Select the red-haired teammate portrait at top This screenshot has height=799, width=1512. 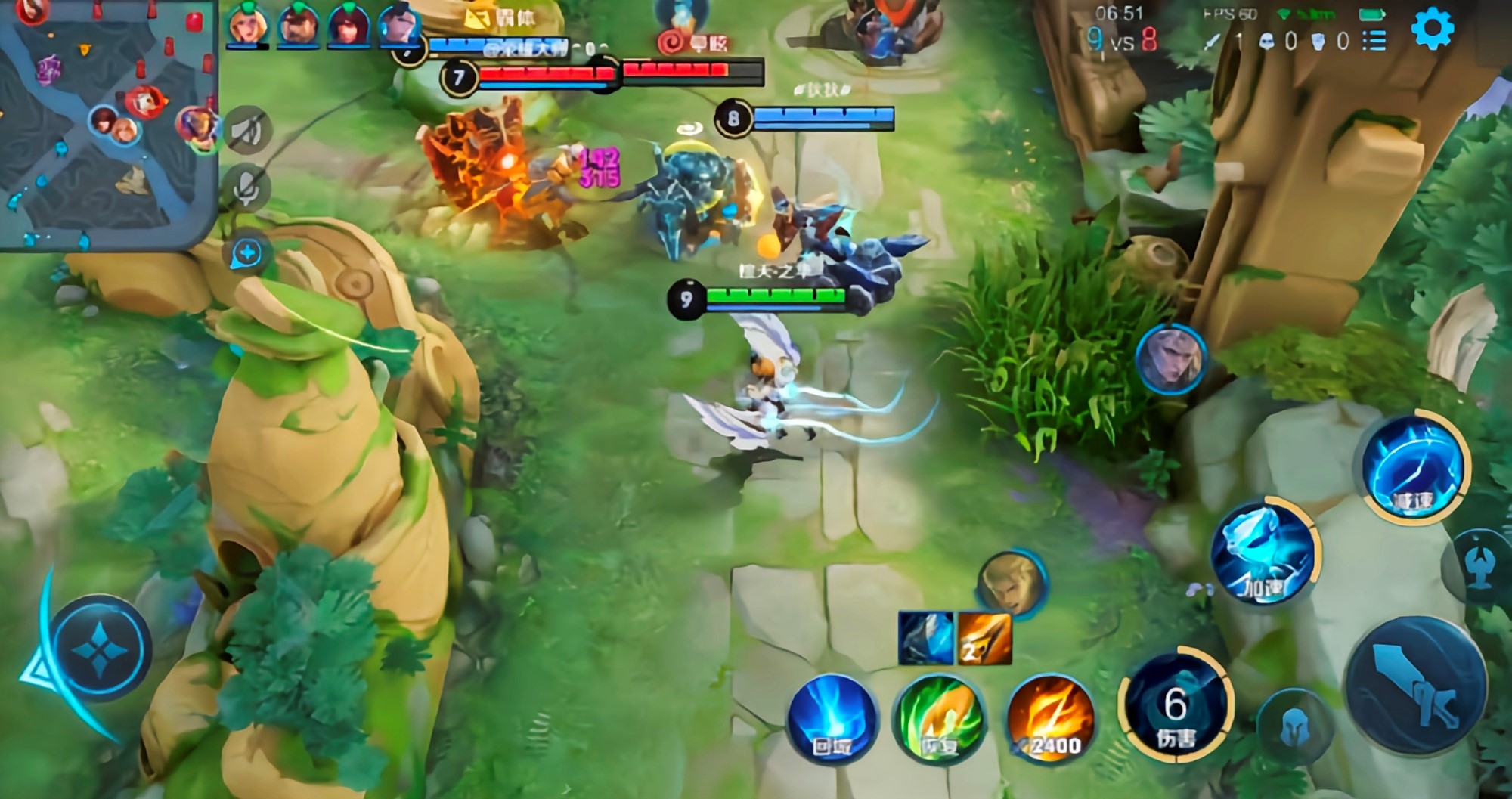coord(348,26)
